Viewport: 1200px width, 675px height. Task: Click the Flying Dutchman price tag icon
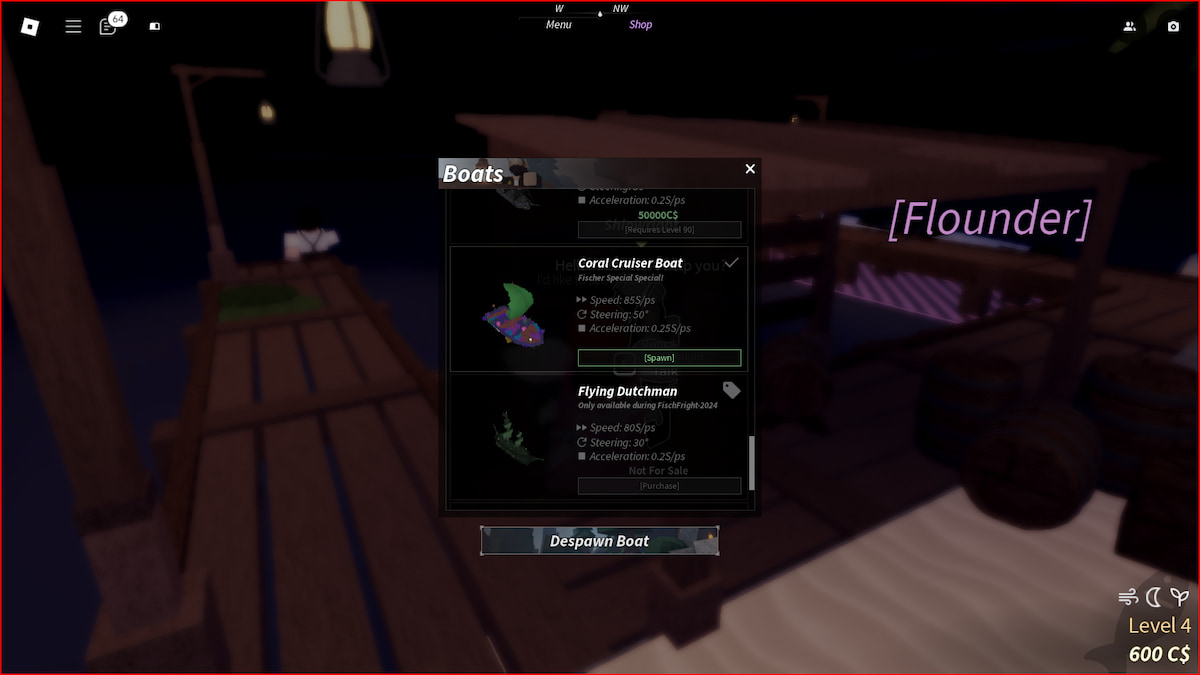(x=732, y=390)
